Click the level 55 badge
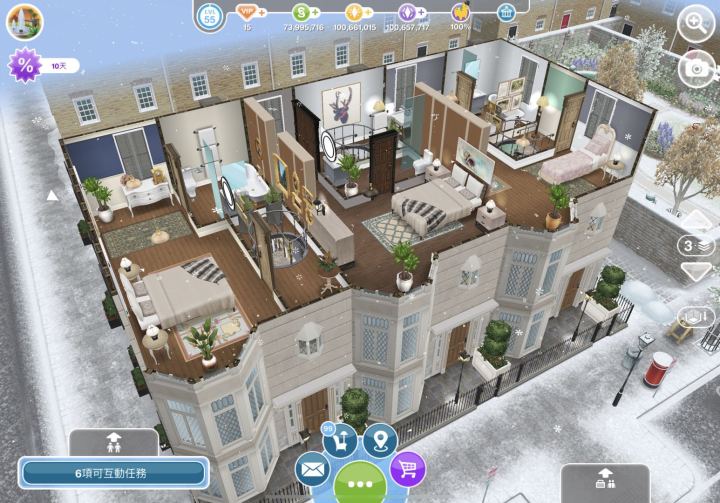The height and width of the screenshot is (503, 720). click(210, 15)
